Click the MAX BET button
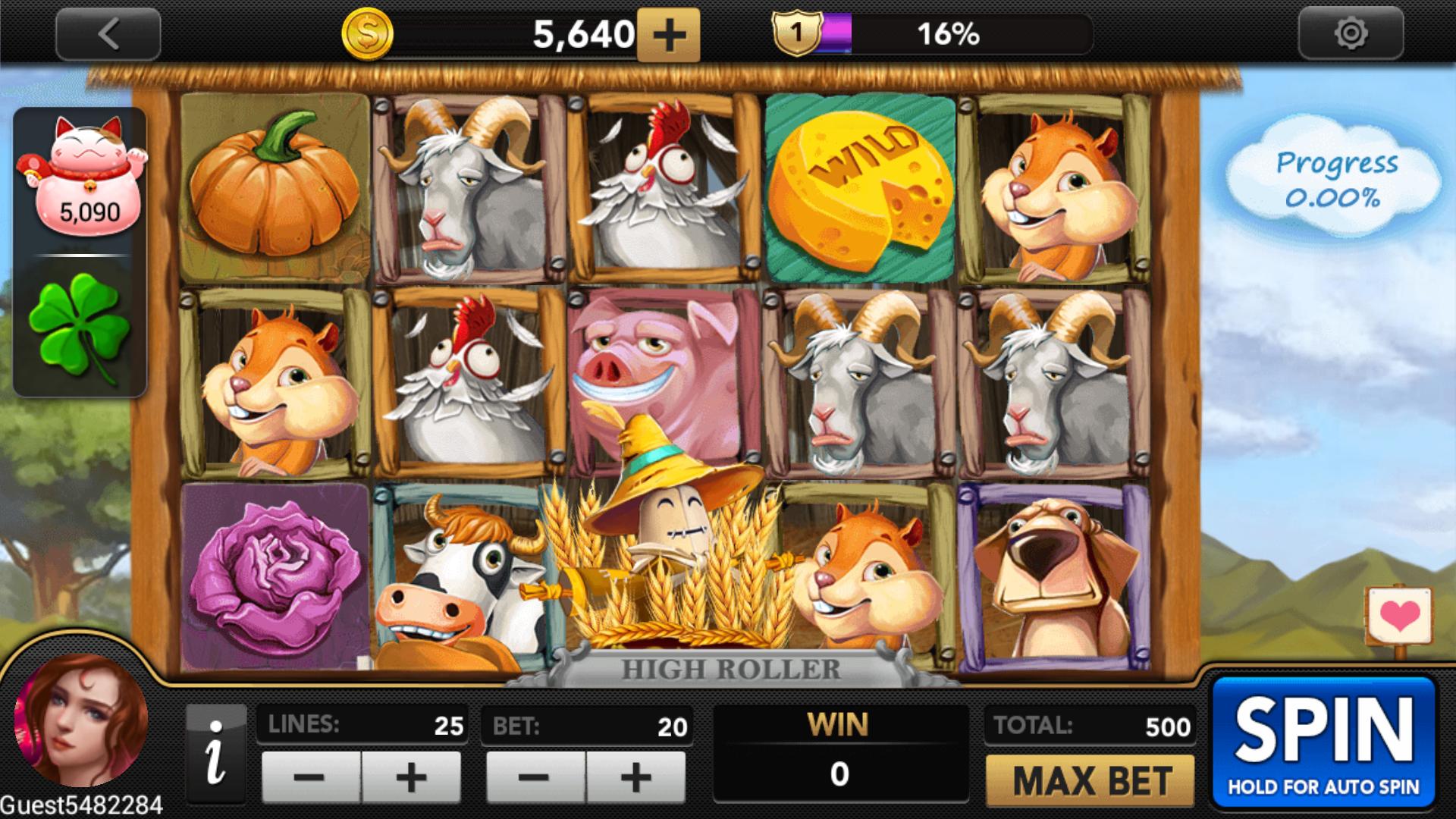Viewport: 1456px width, 819px height. click(x=1090, y=780)
